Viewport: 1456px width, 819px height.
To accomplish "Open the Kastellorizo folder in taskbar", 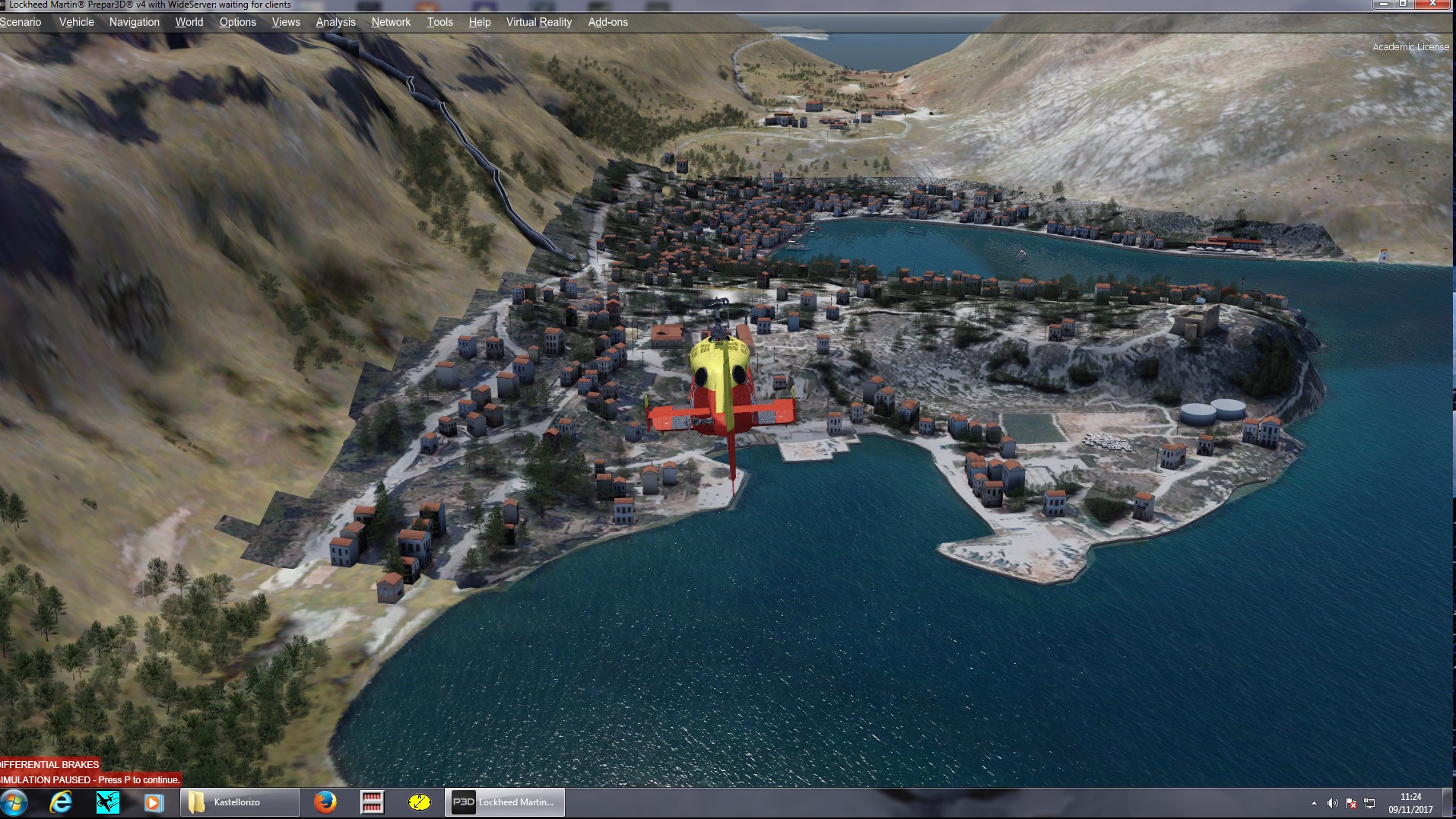I will (x=239, y=802).
